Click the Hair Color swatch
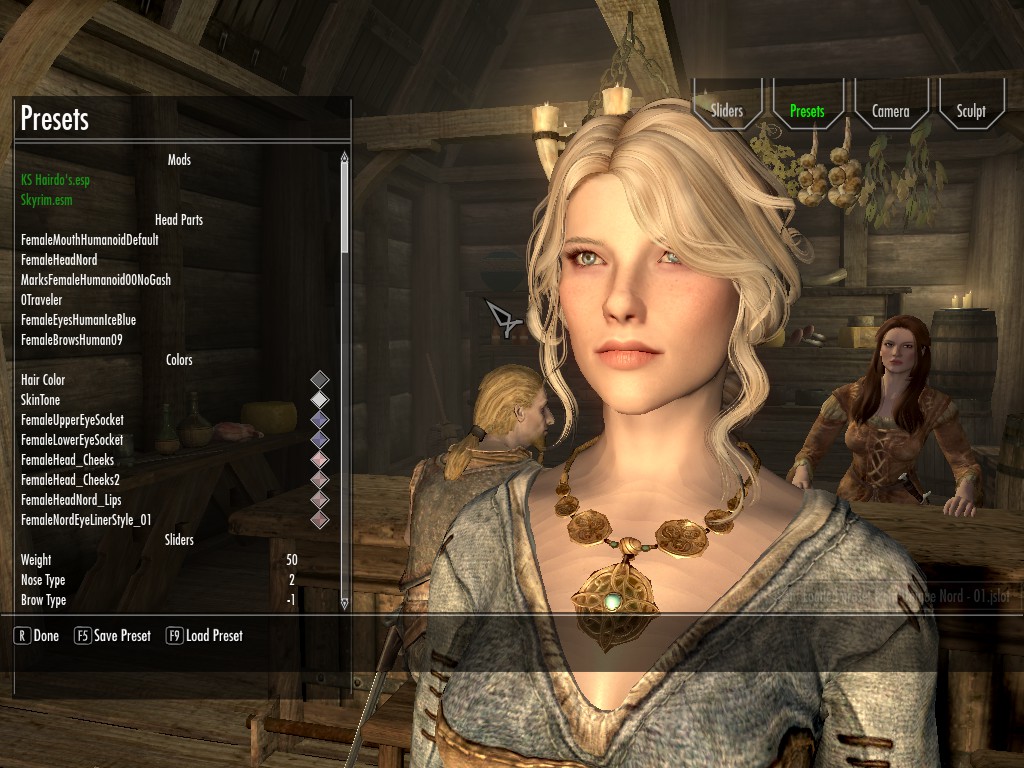This screenshot has height=768, width=1024. click(320, 380)
